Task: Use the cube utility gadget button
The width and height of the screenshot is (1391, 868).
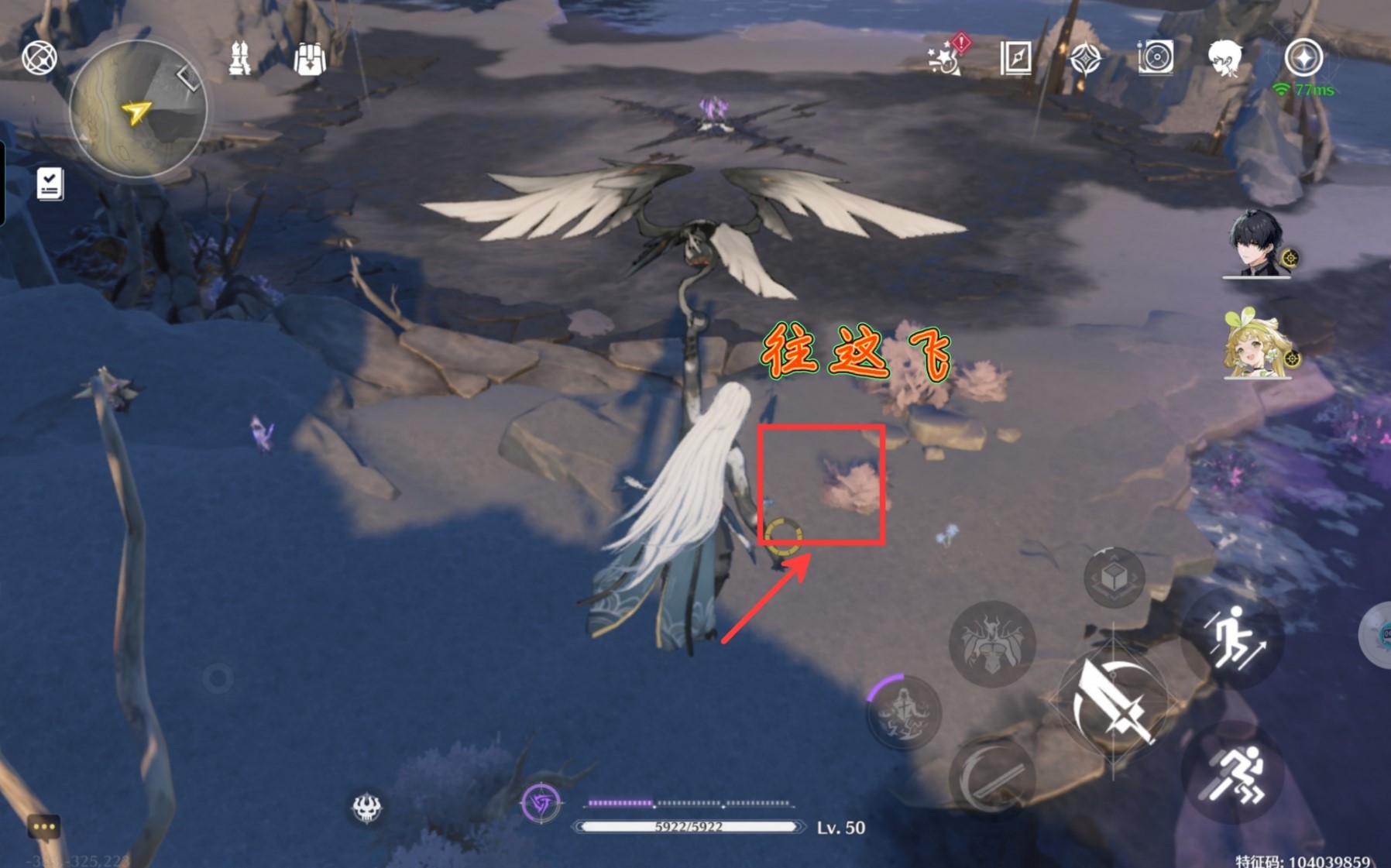Action: pos(1114,578)
